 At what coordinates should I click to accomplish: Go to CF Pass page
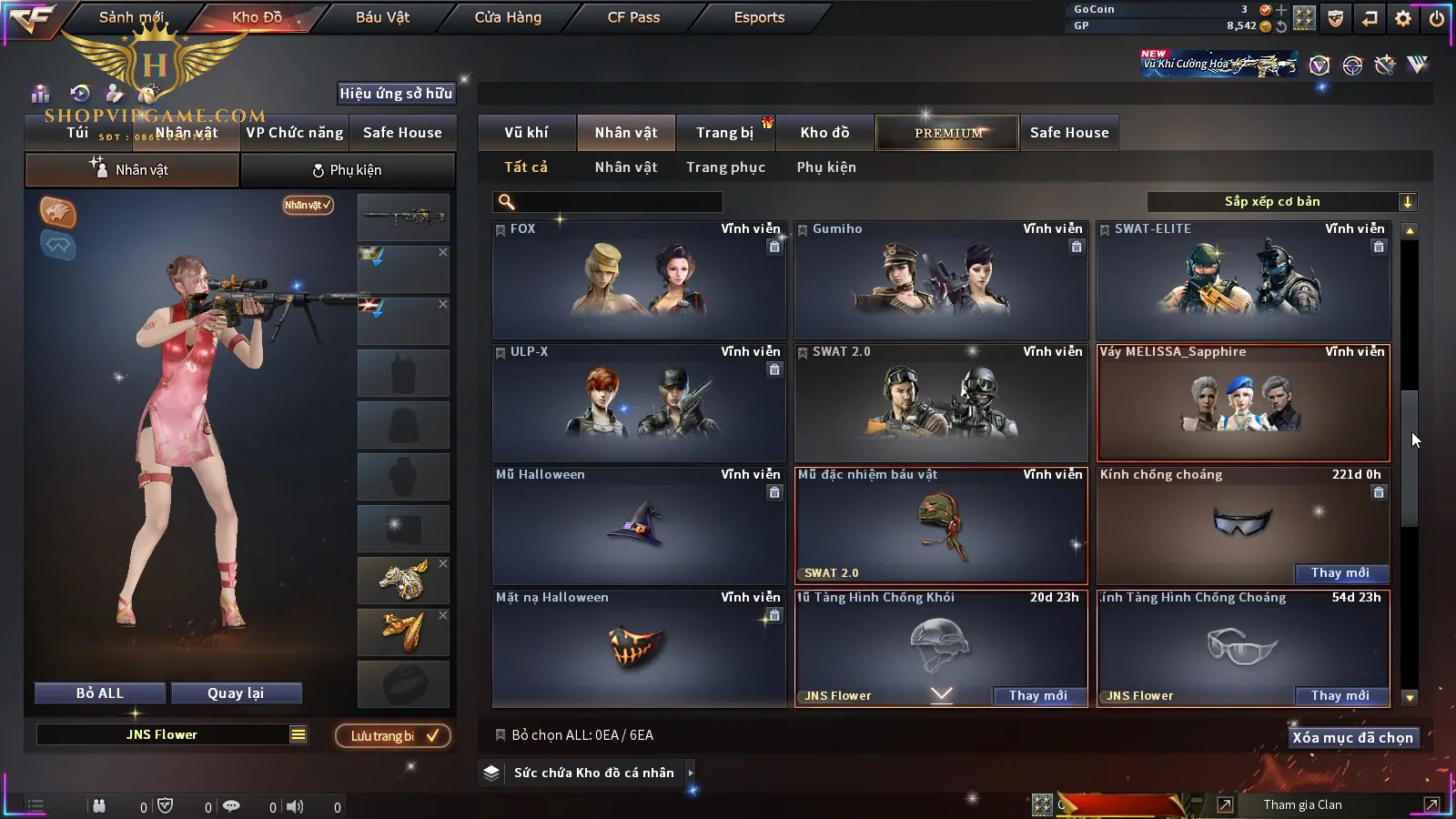(633, 17)
